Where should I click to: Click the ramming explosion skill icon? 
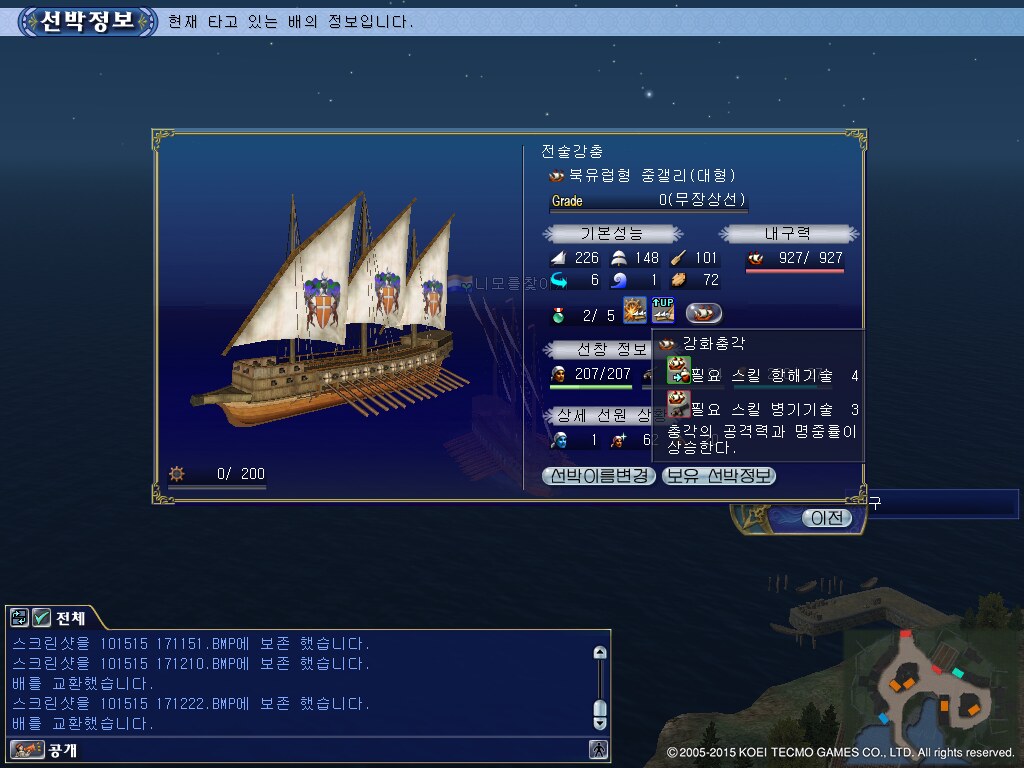pos(635,311)
